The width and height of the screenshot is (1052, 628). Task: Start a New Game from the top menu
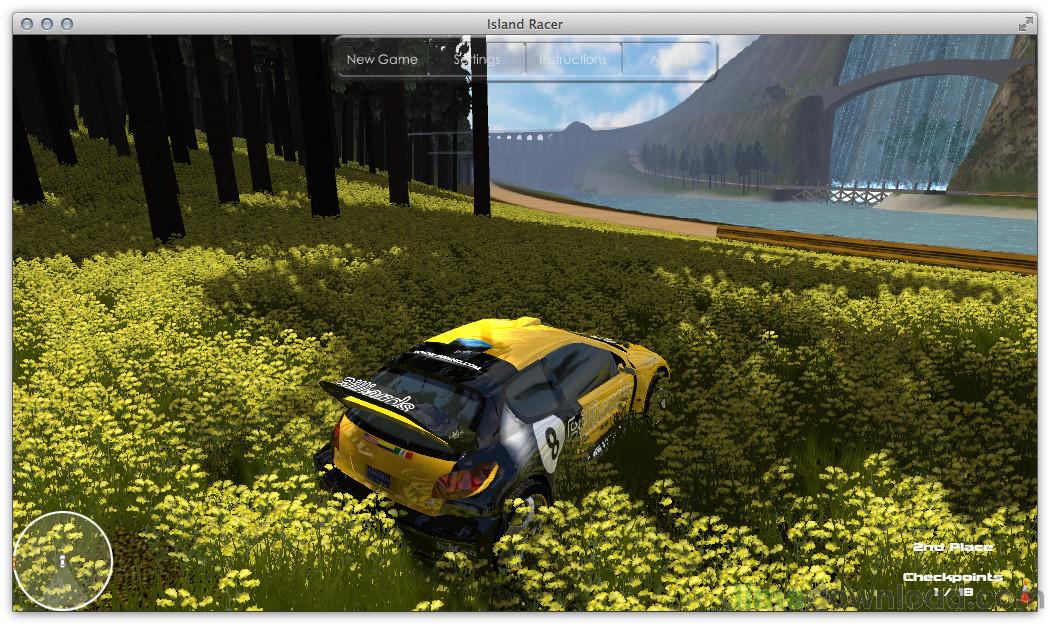(x=382, y=59)
